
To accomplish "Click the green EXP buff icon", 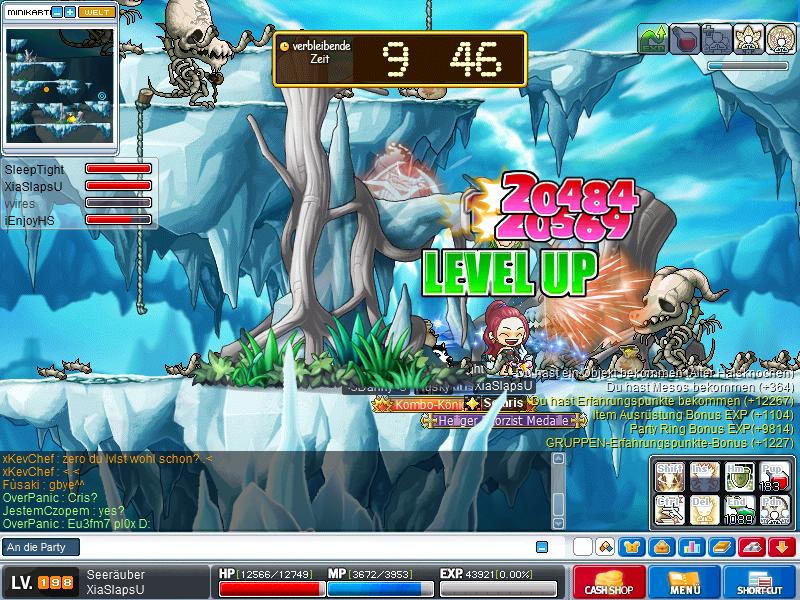I will [653, 38].
